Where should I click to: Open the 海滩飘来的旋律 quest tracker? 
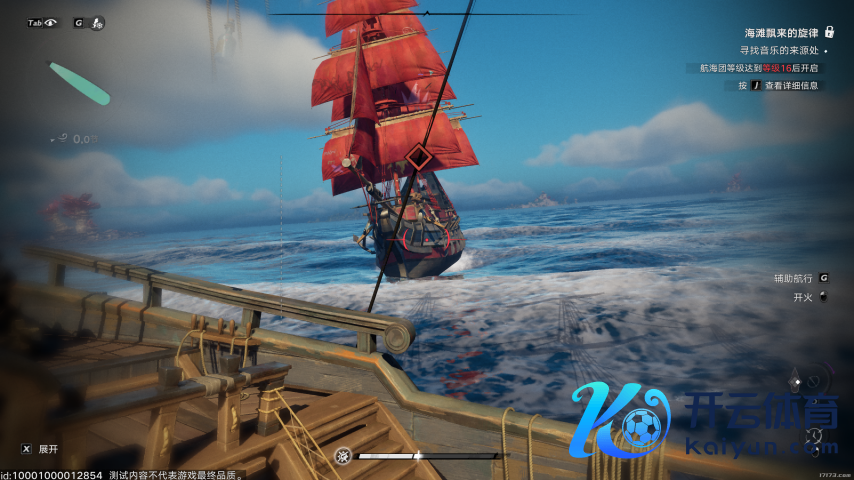click(x=782, y=32)
